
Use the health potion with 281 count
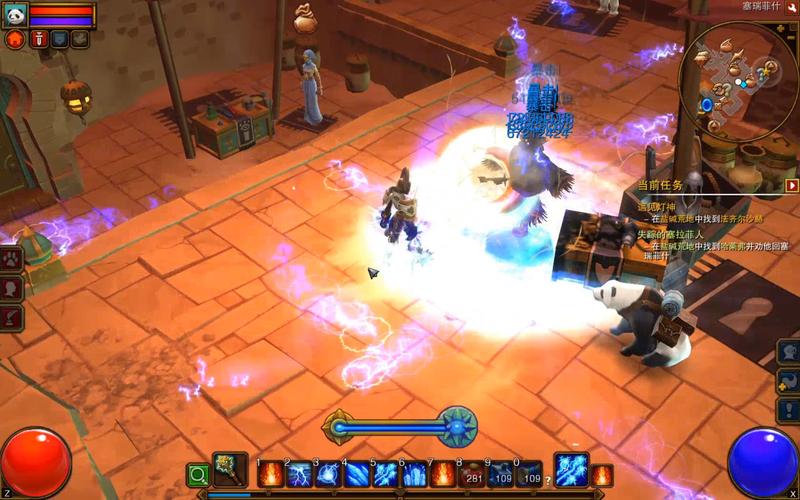472,473
